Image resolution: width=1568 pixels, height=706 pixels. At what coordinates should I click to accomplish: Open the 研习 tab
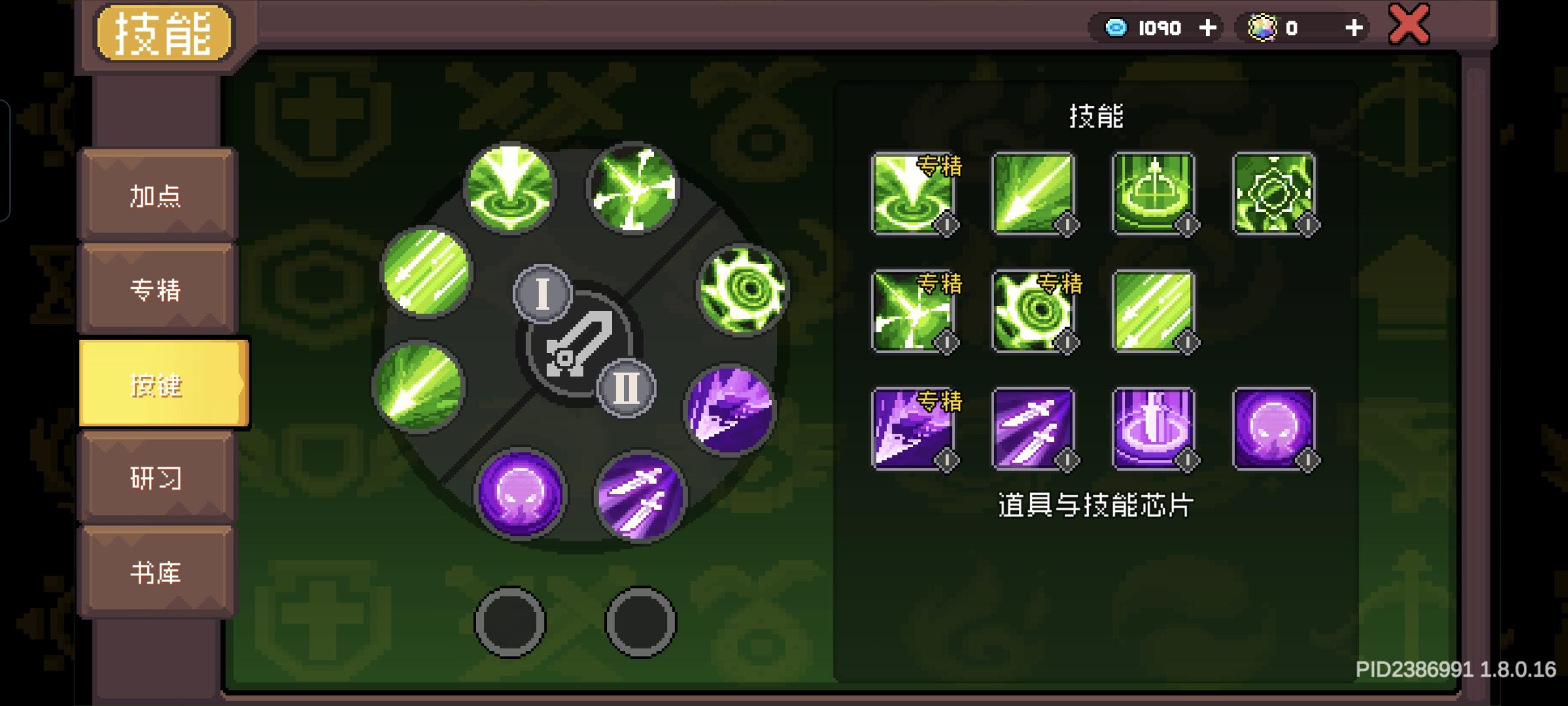coord(156,479)
